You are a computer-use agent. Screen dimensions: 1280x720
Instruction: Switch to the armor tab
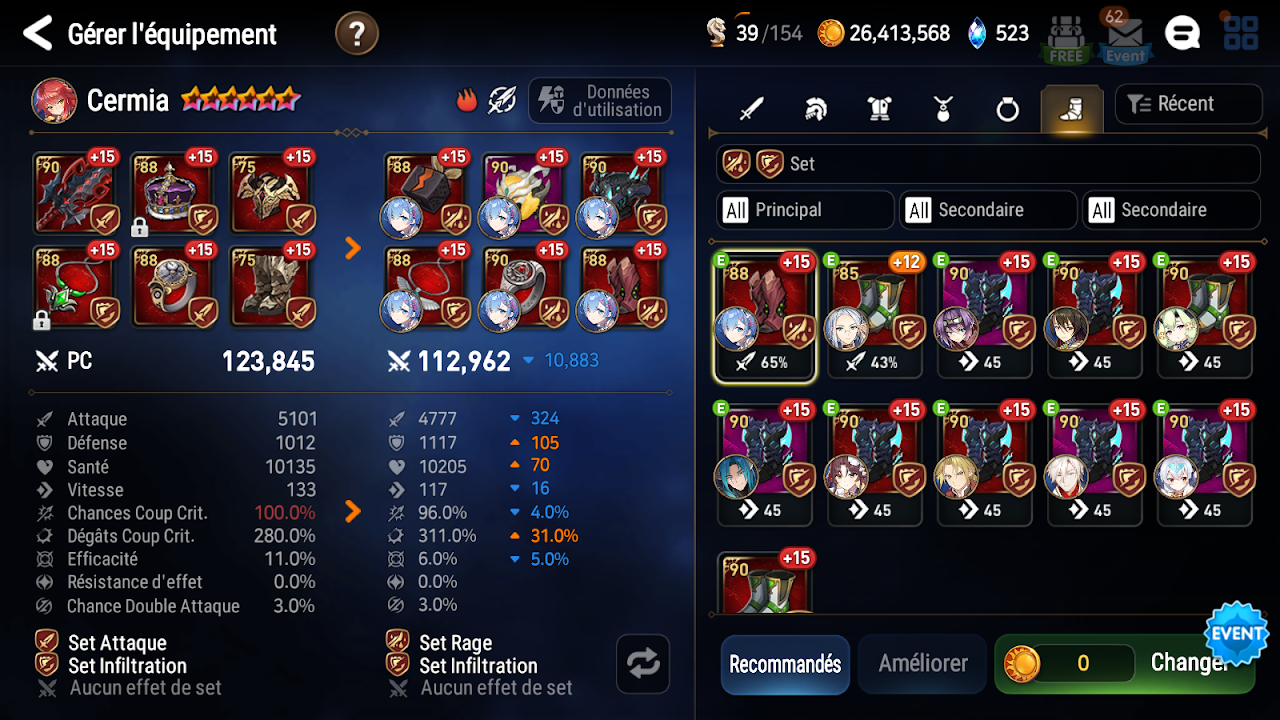pos(879,108)
